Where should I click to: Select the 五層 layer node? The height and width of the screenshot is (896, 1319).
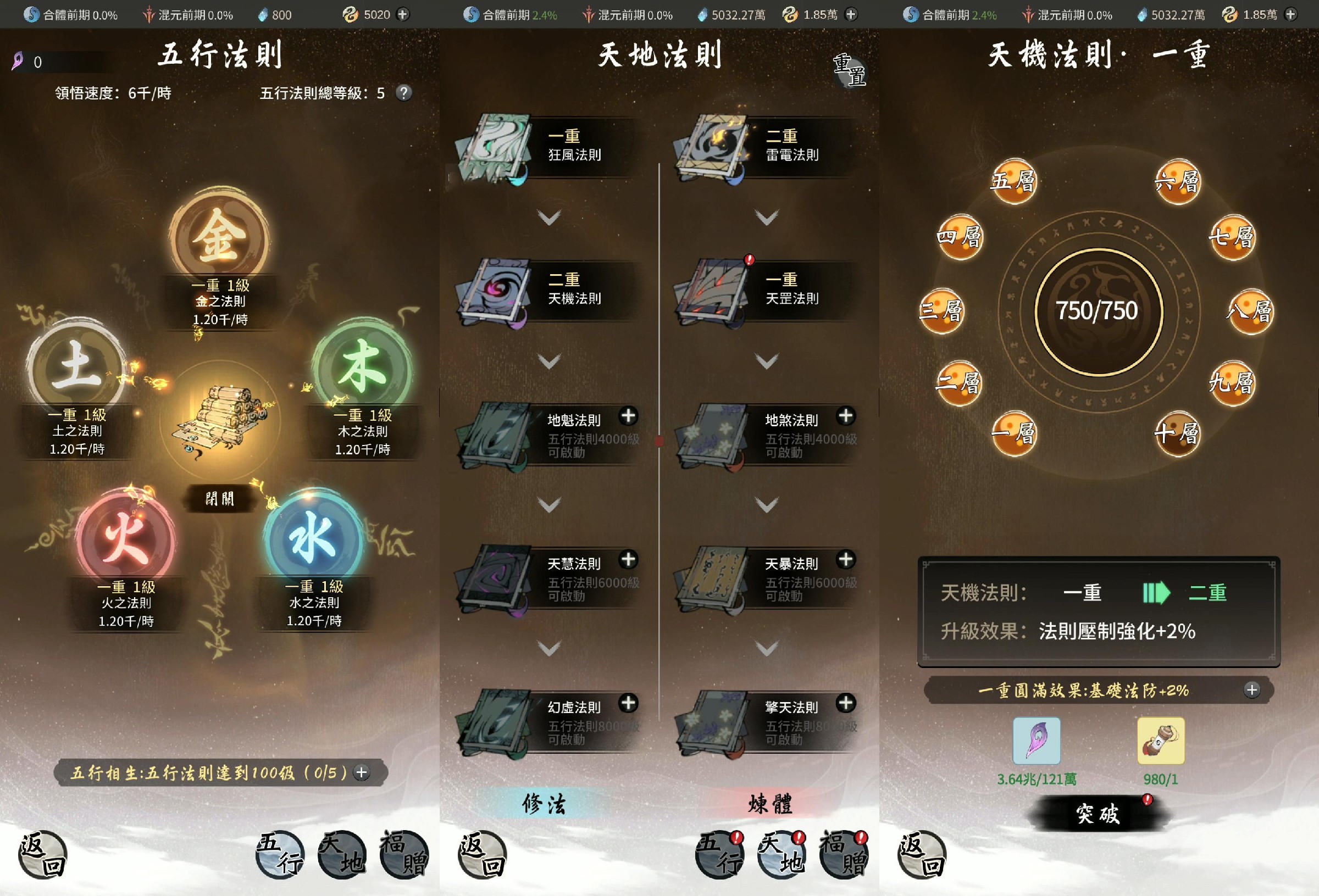click(1013, 182)
